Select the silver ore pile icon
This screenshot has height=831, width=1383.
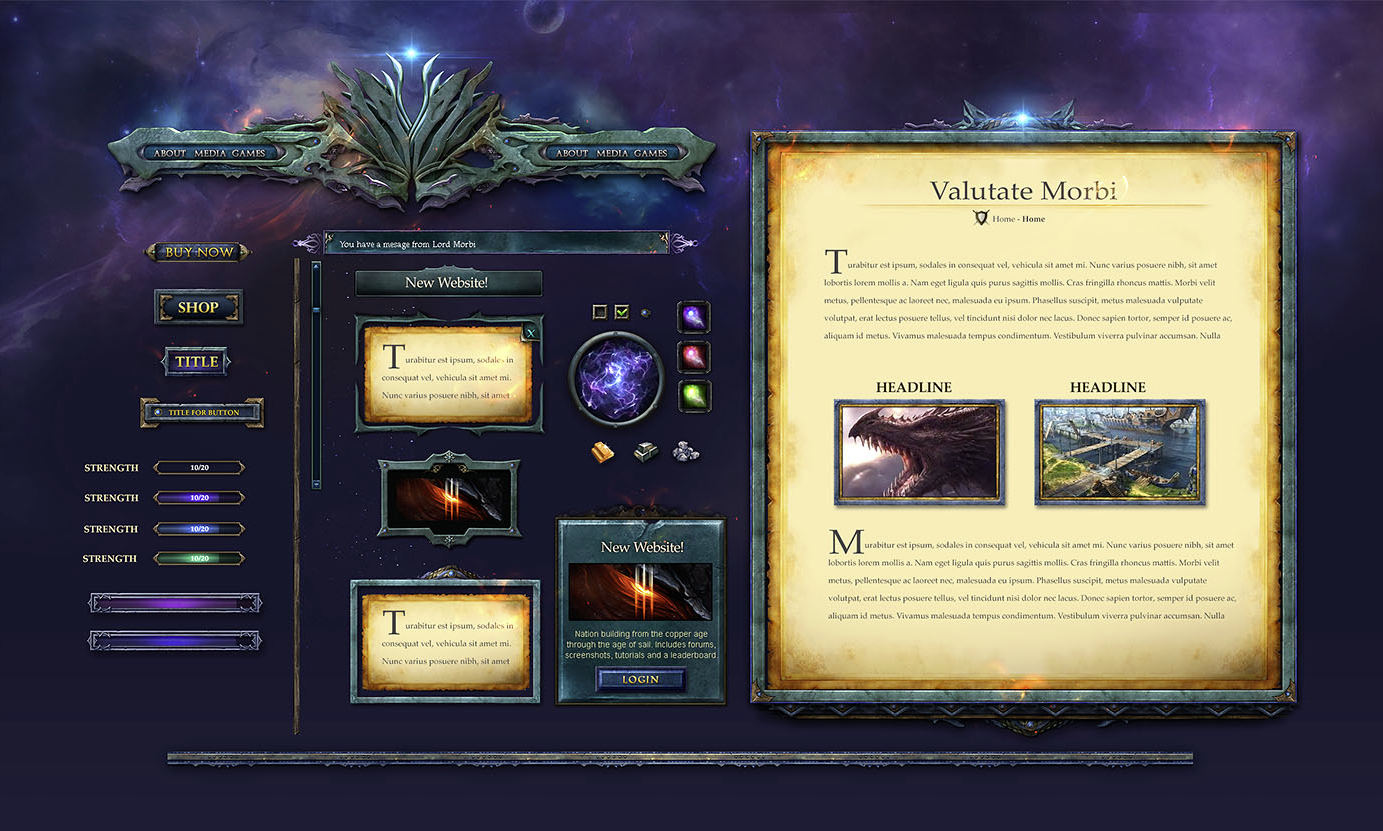(685, 452)
